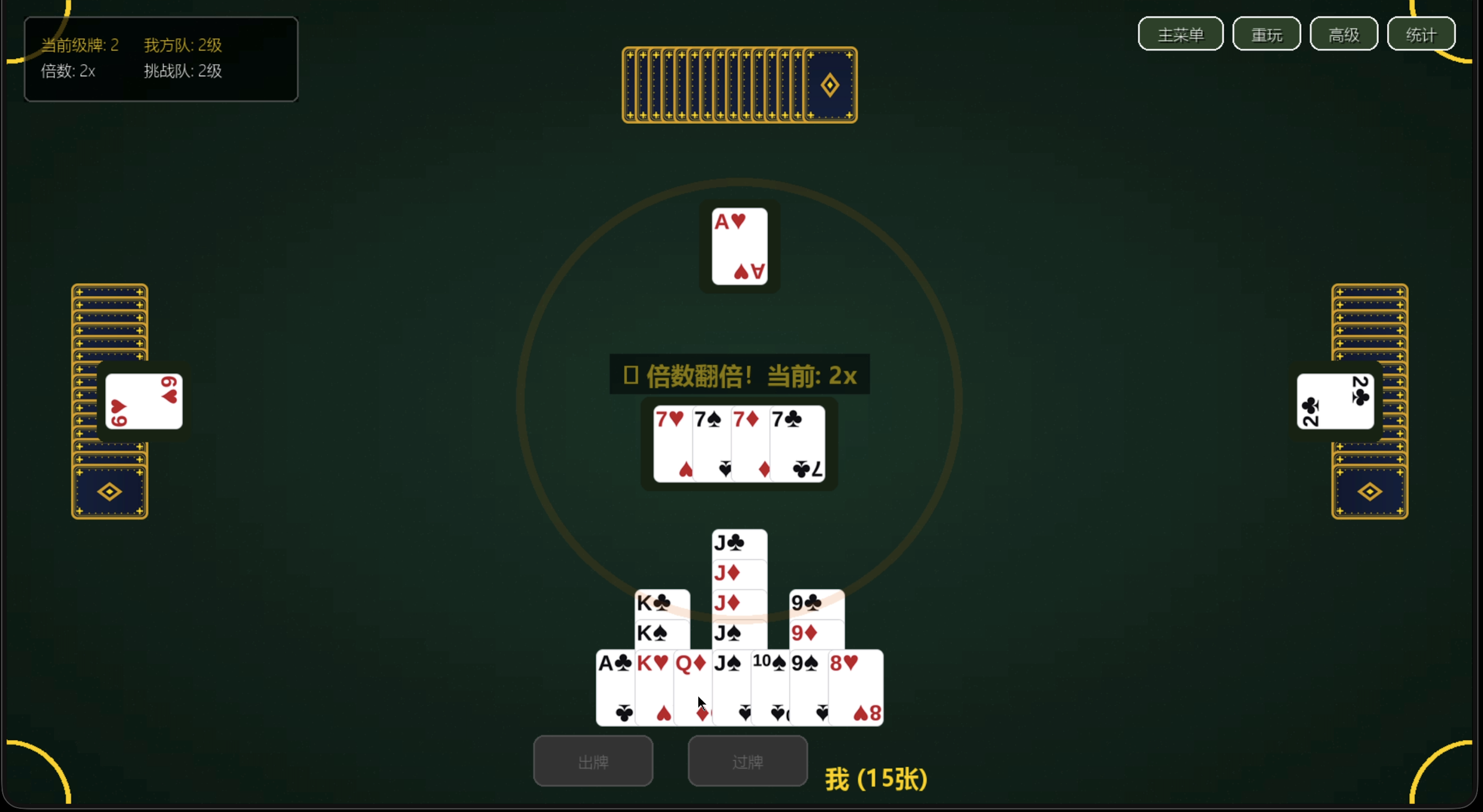The image size is (1483, 812).
Task: Select the raised 9♣ card
Action: pyautogui.click(x=806, y=603)
